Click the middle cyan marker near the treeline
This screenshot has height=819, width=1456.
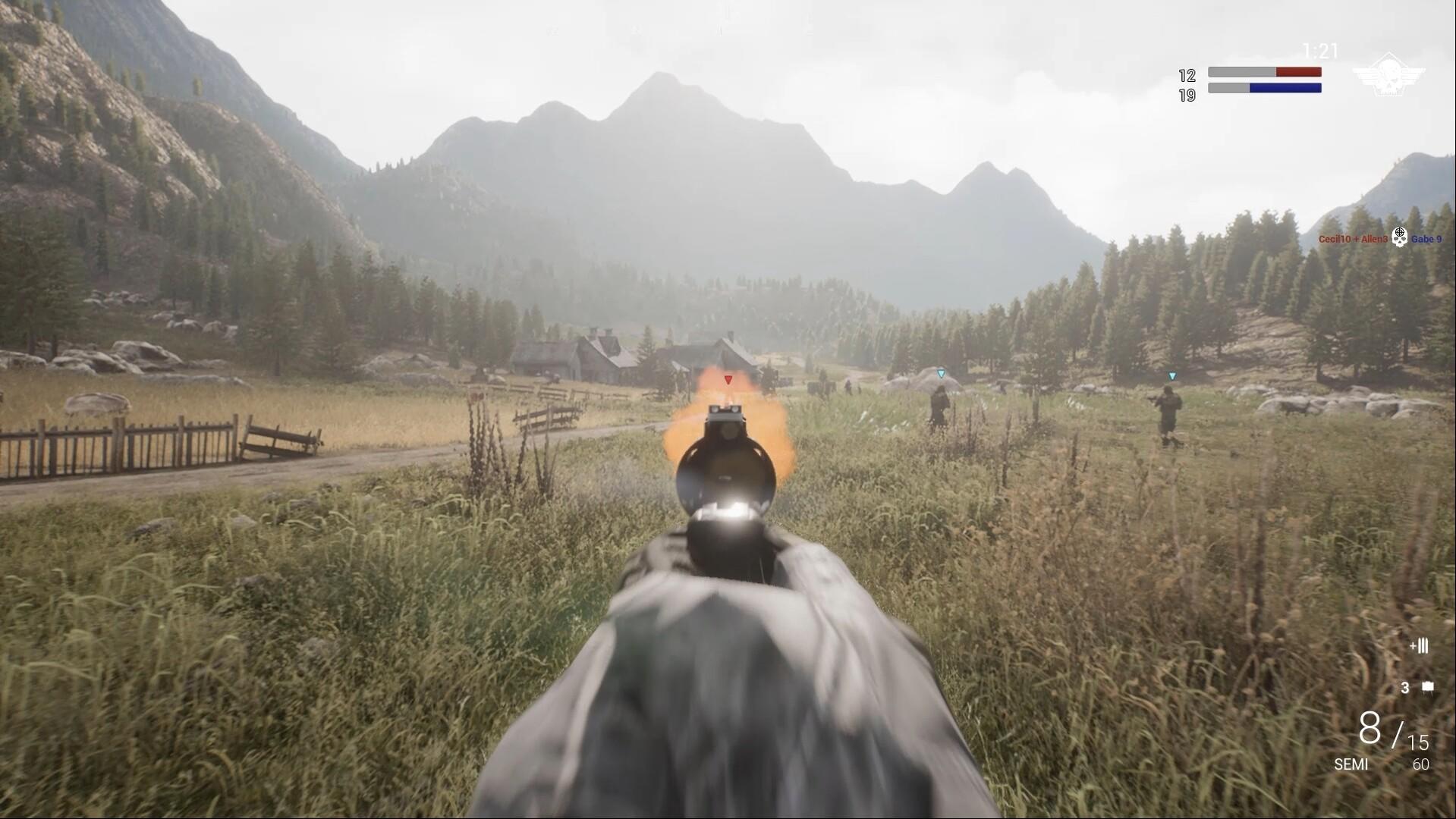pyautogui.click(x=941, y=373)
